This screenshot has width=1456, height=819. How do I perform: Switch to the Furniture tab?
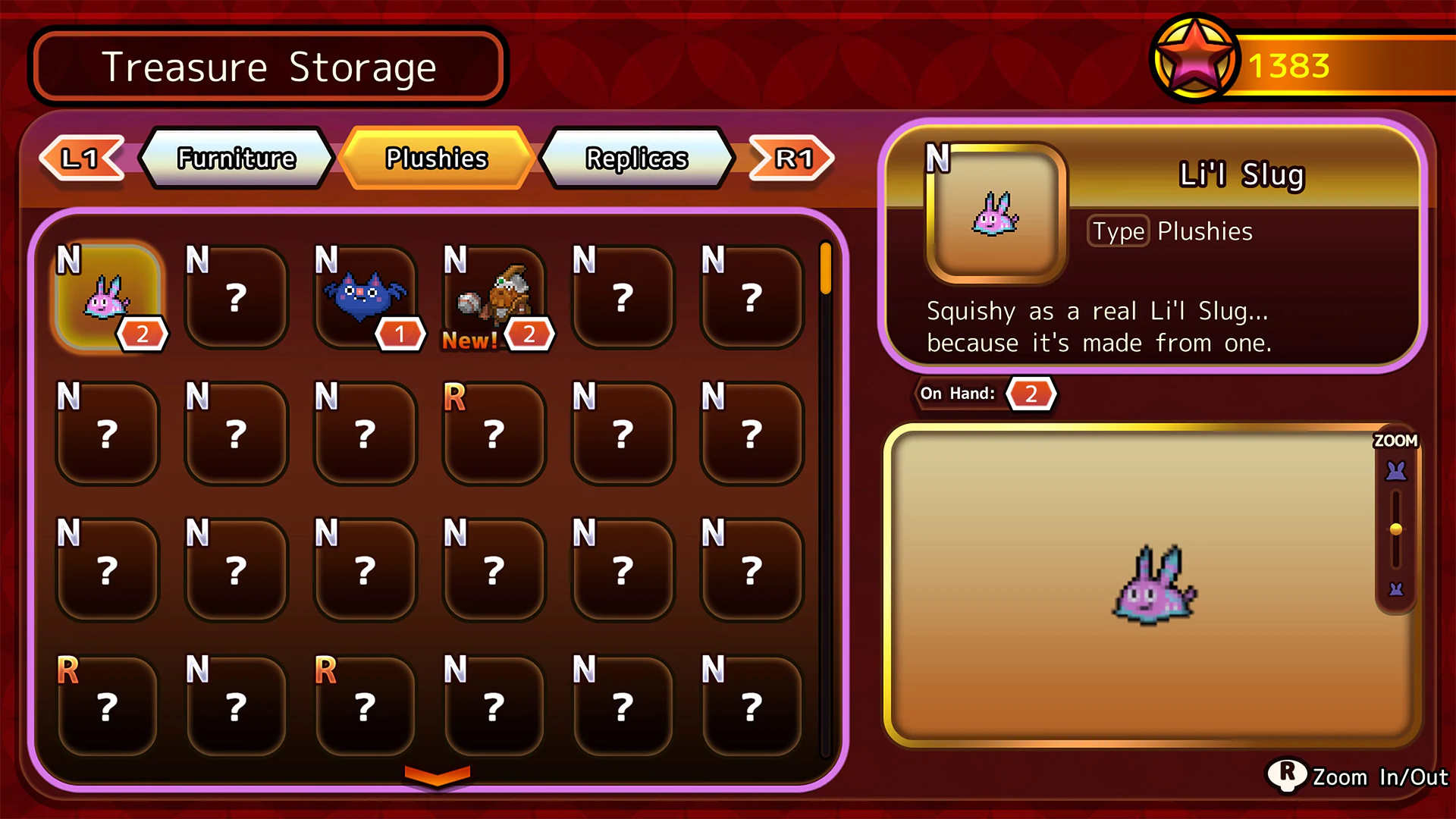pyautogui.click(x=236, y=158)
